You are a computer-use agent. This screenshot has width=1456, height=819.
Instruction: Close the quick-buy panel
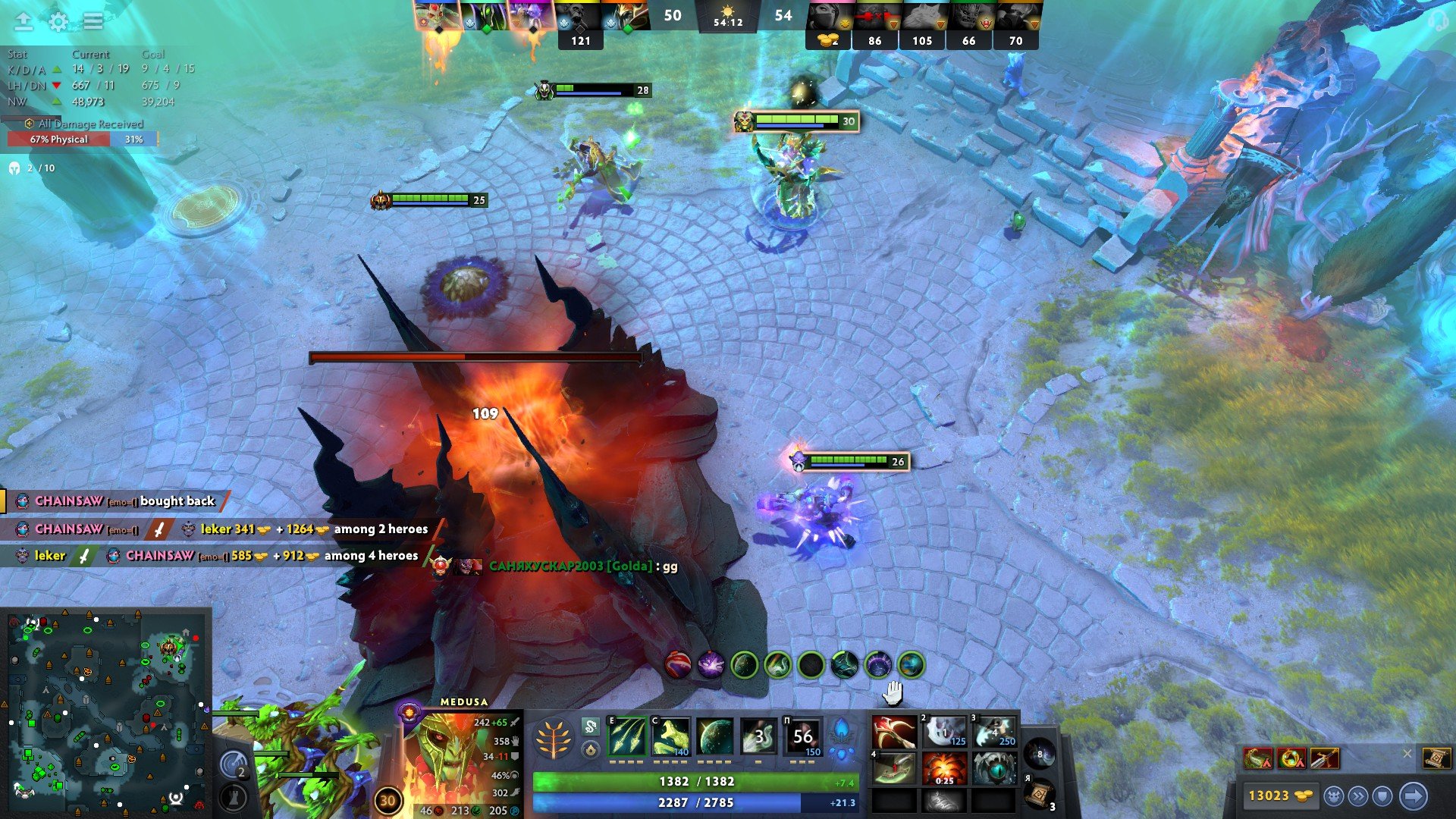point(1407,754)
